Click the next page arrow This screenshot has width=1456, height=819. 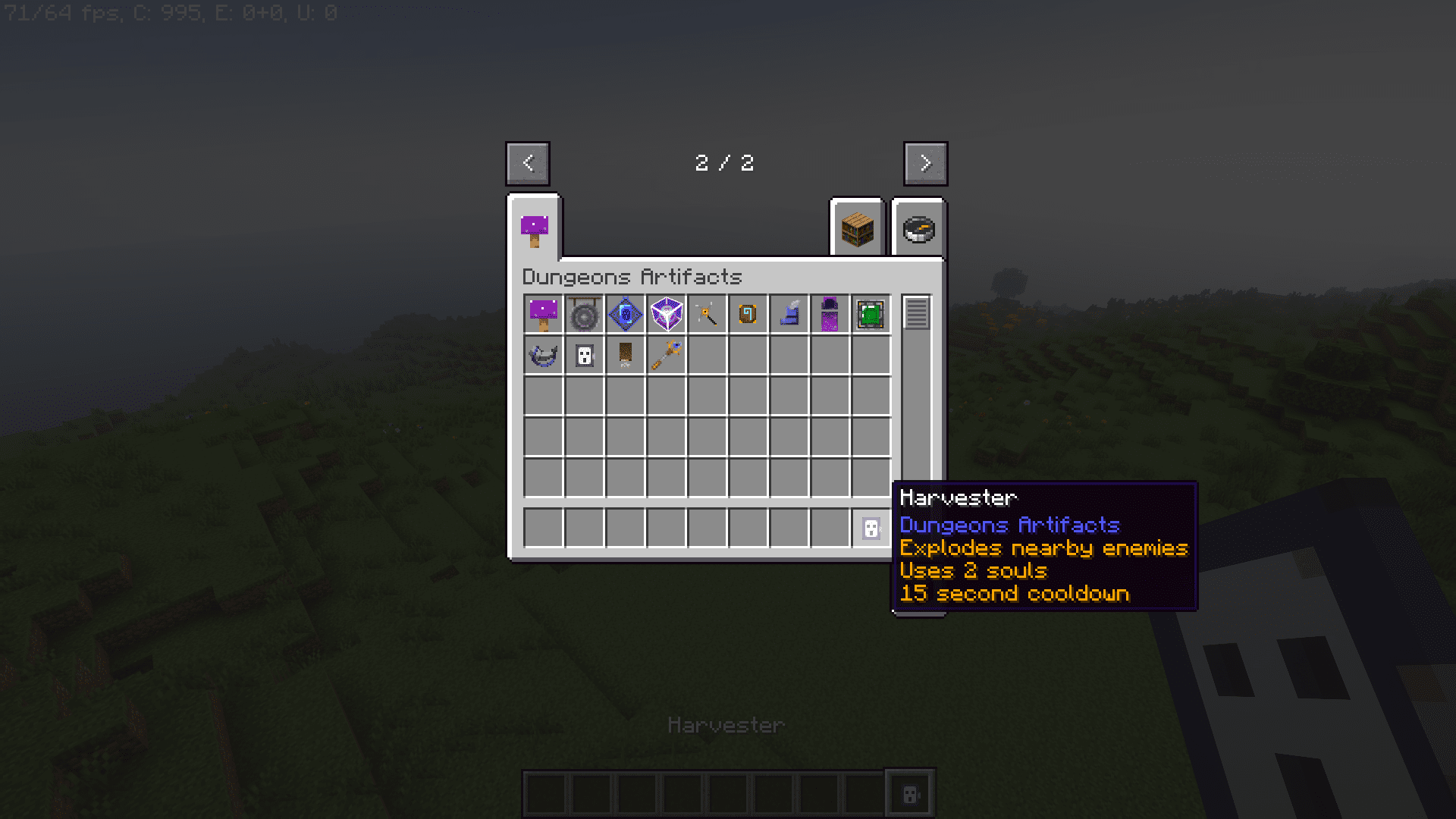[x=925, y=163]
